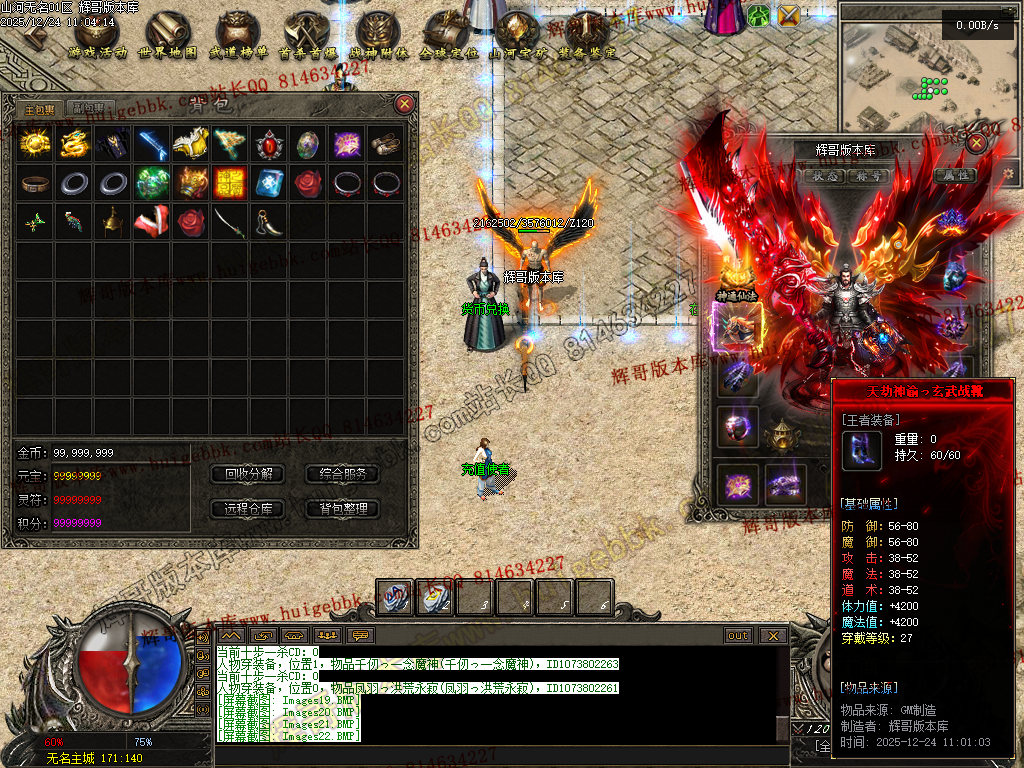Open the 游戏活动 events menu

(x=96, y=37)
